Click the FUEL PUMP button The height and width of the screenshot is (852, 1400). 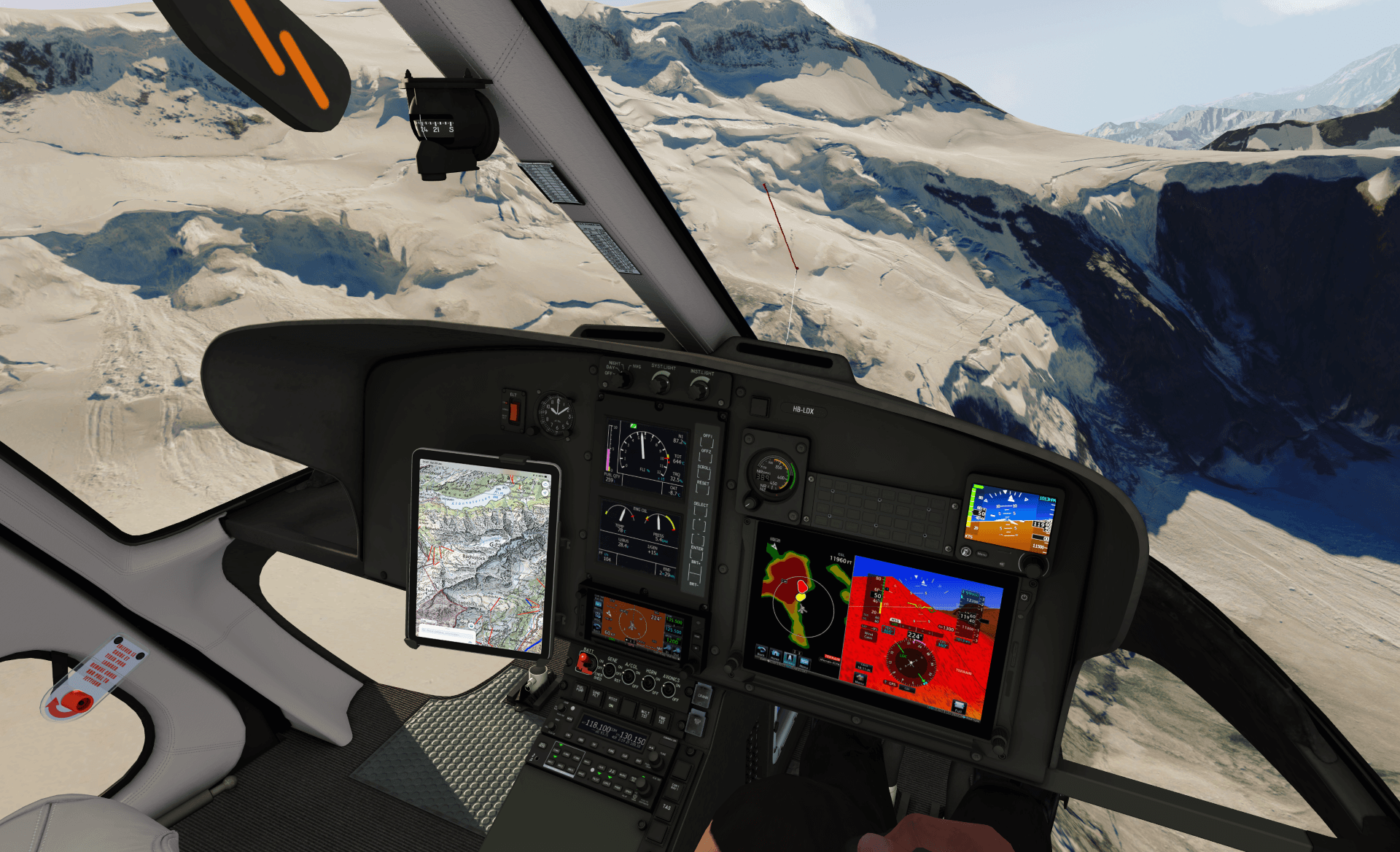(580, 689)
